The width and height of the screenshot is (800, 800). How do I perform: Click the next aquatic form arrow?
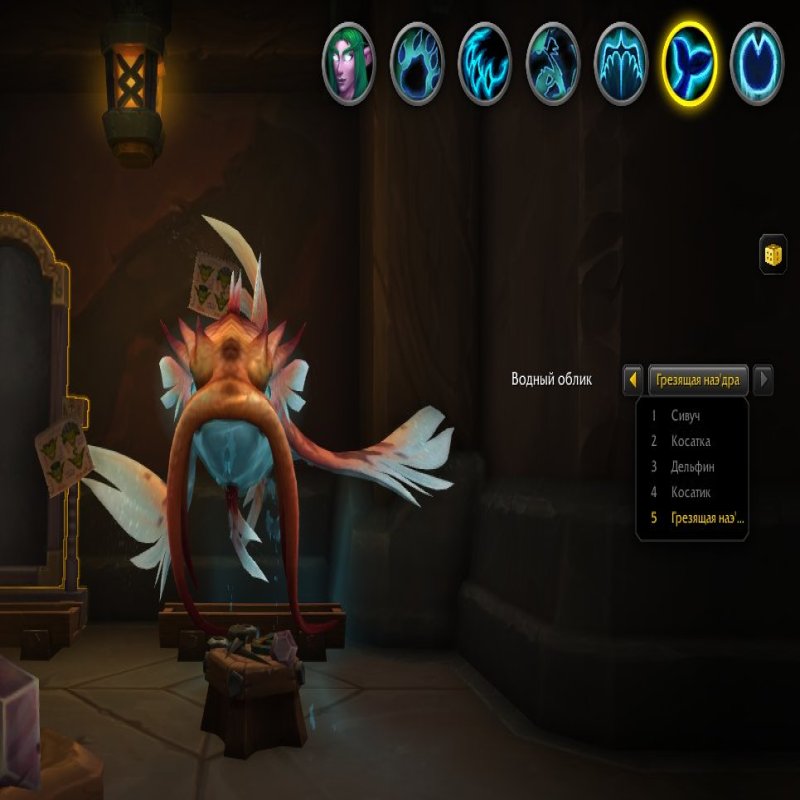coord(763,380)
